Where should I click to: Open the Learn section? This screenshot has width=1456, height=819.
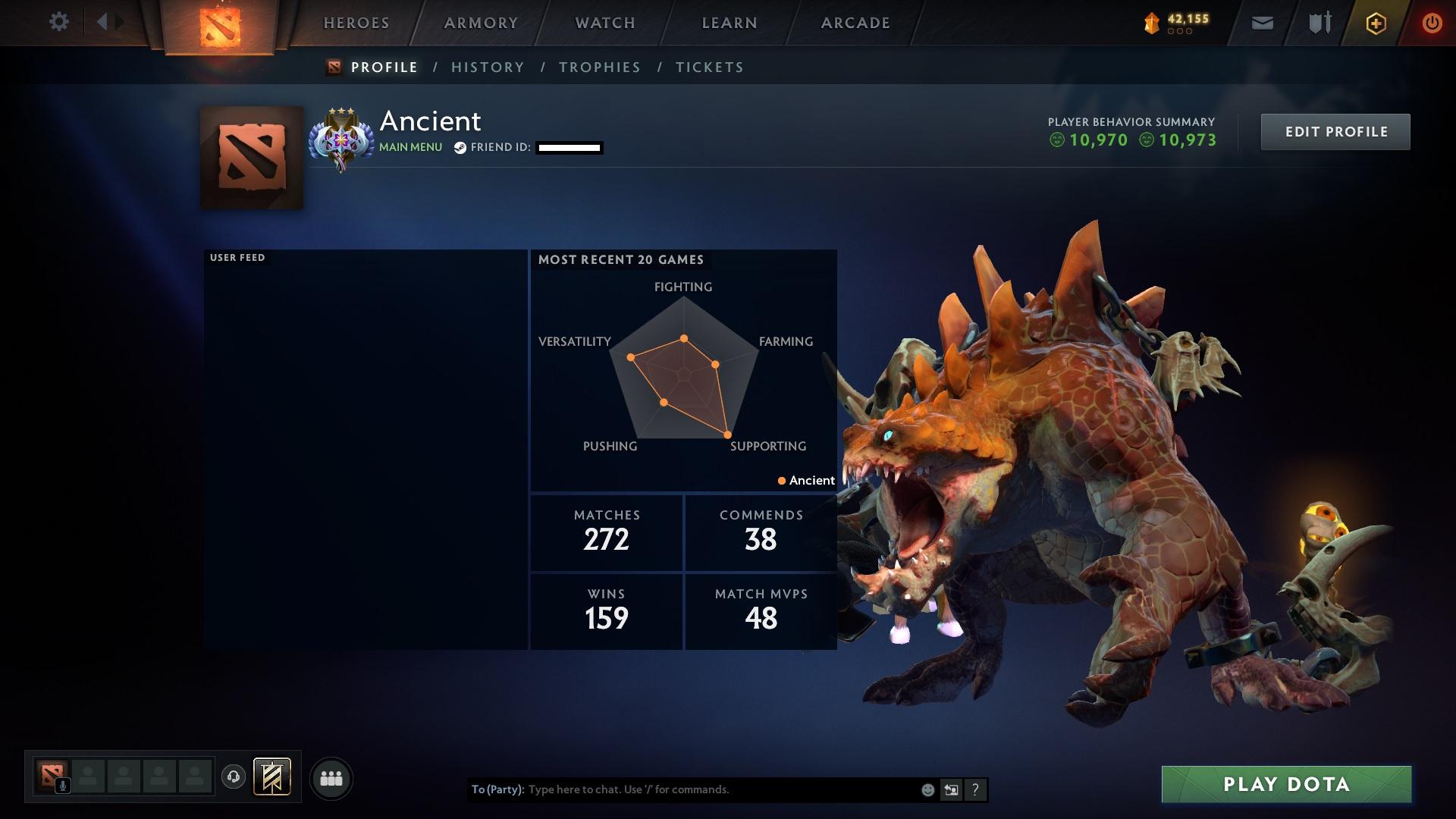(x=730, y=23)
